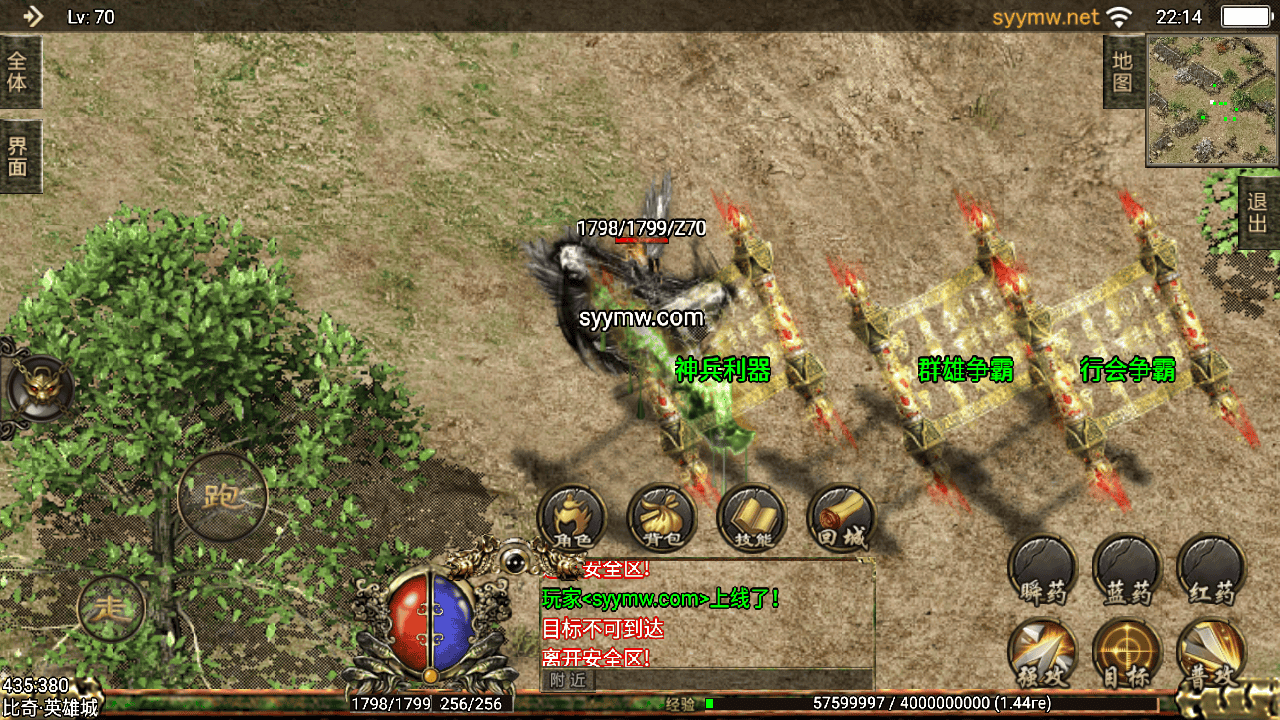This screenshot has width=1280, height=720.
Task: Switch movement to 走 walk mode
Action: [x=111, y=607]
